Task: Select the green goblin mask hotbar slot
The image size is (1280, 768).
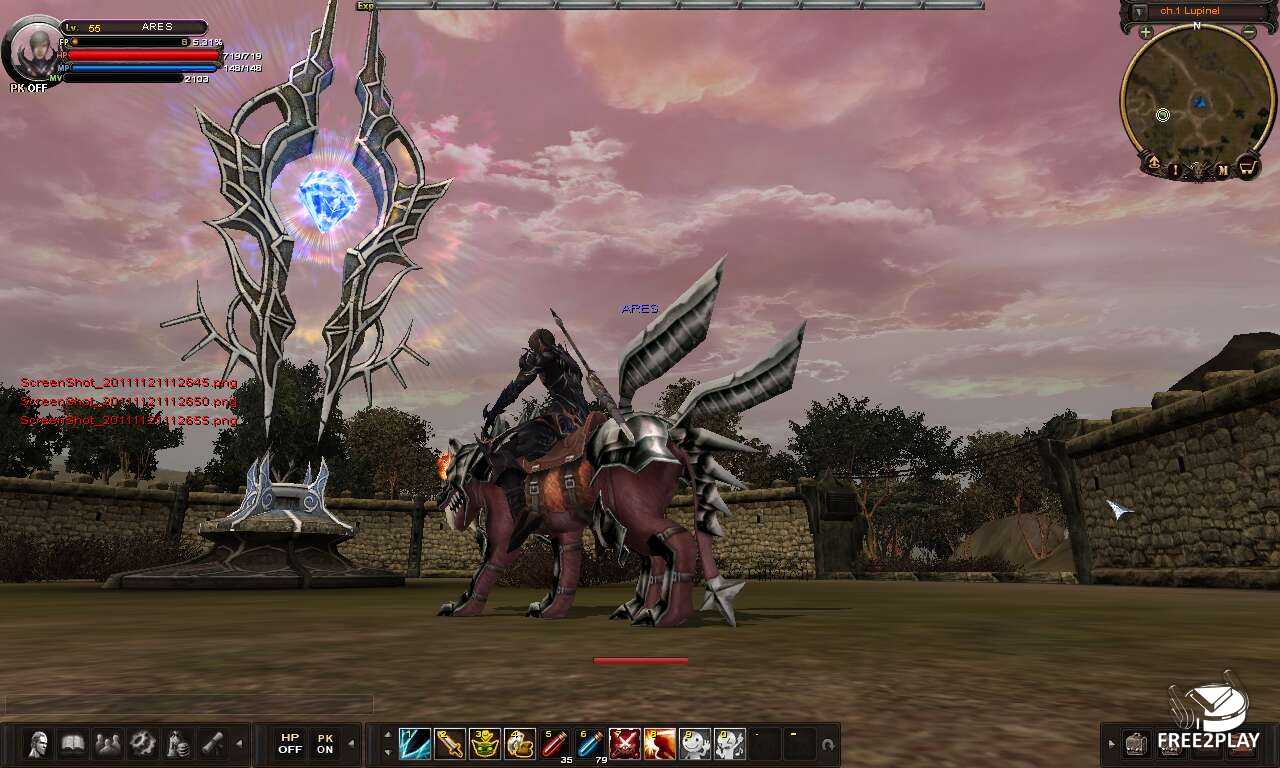Action: [484, 744]
